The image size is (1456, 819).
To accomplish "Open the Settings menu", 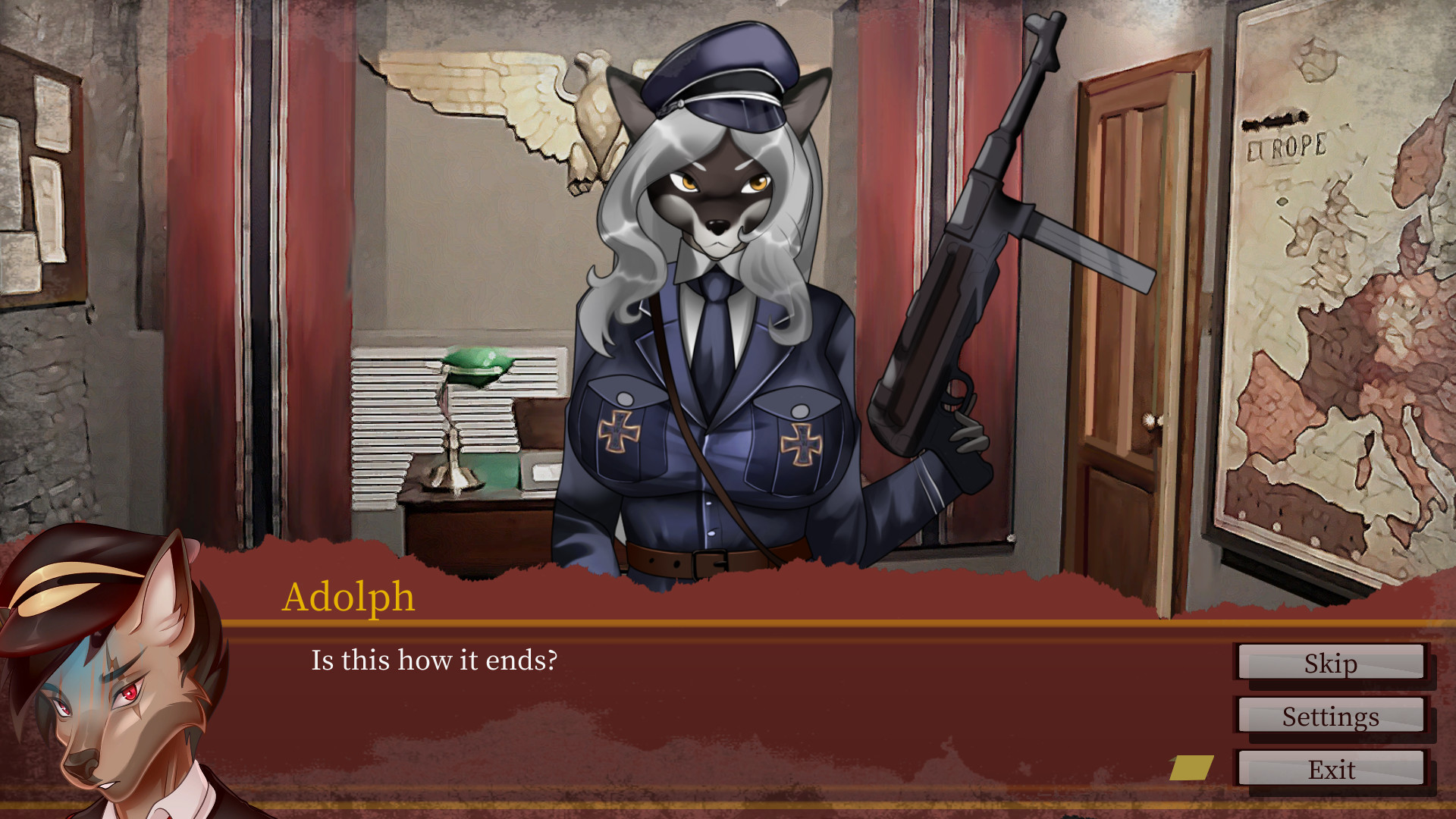I will (x=1331, y=716).
